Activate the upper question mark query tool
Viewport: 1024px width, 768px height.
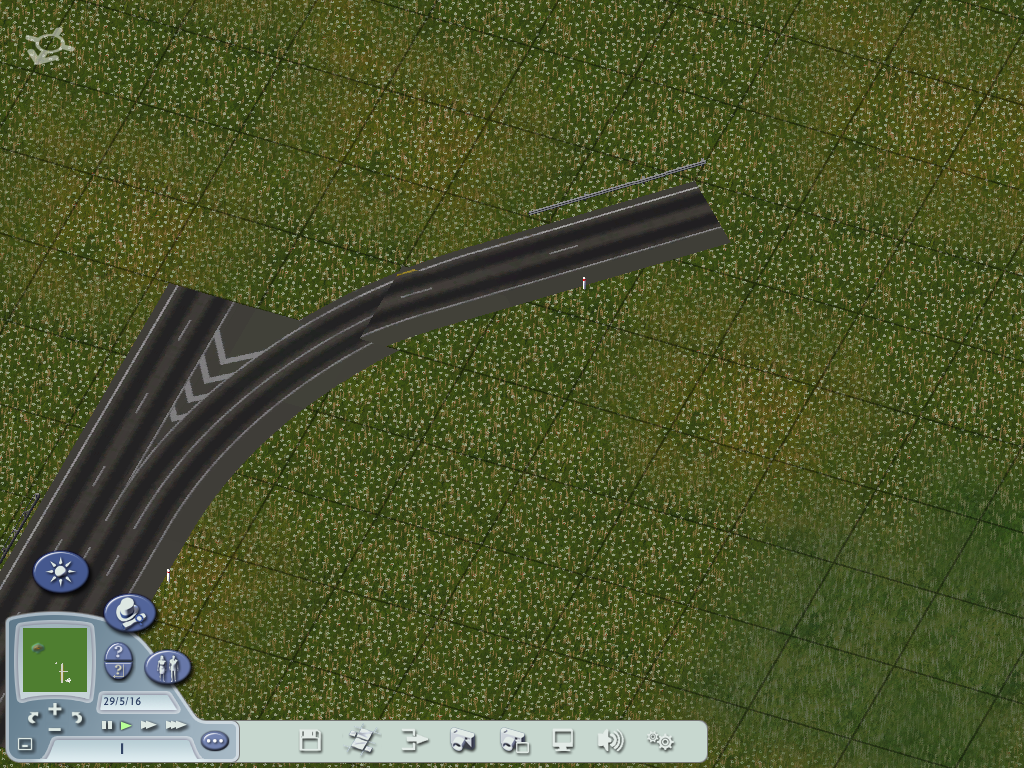[118, 651]
